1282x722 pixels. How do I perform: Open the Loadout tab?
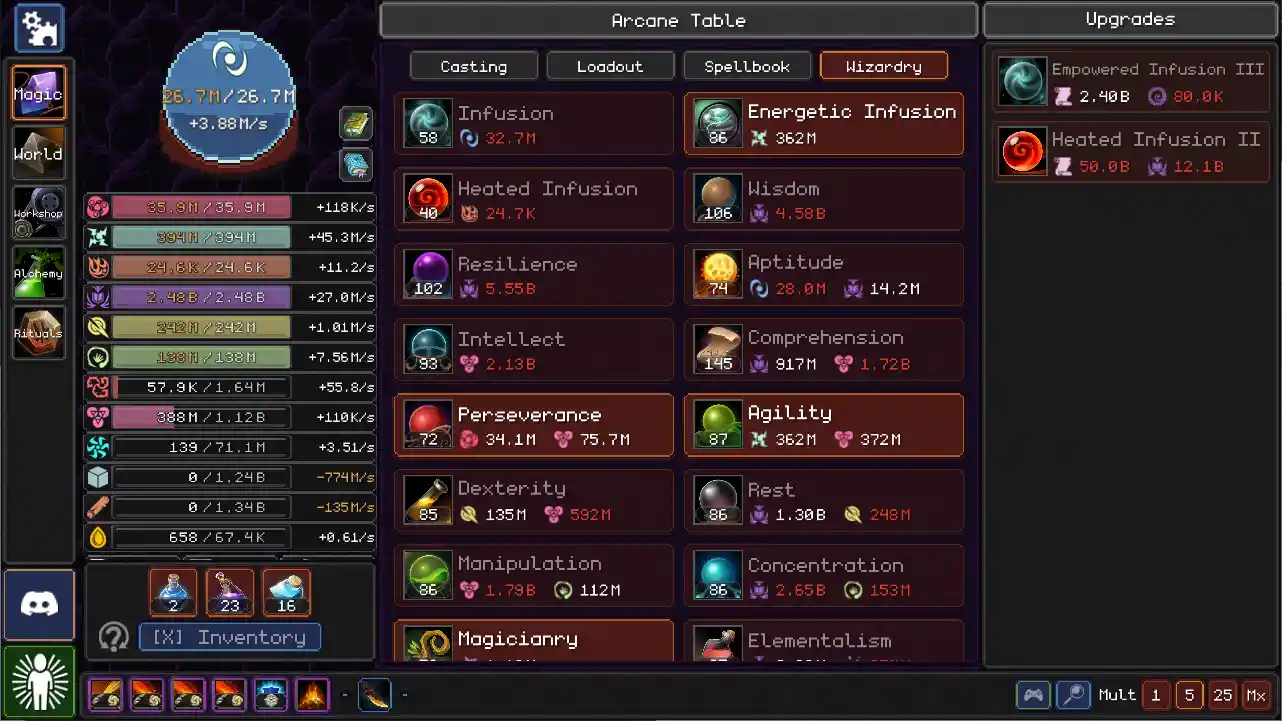pos(610,65)
